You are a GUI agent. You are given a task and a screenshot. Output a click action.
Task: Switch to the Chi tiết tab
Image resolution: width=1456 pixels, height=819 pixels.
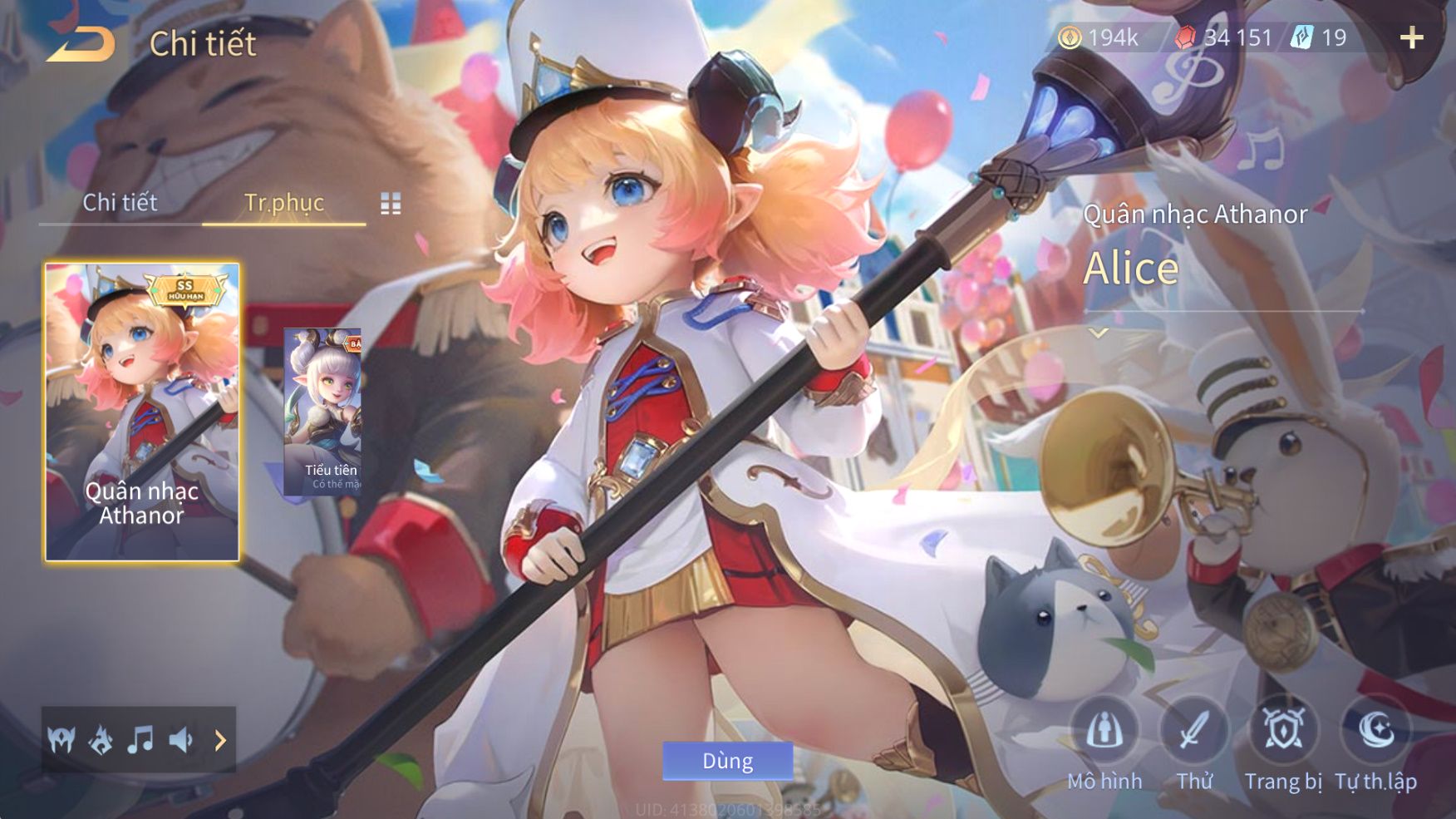(x=120, y=202)
